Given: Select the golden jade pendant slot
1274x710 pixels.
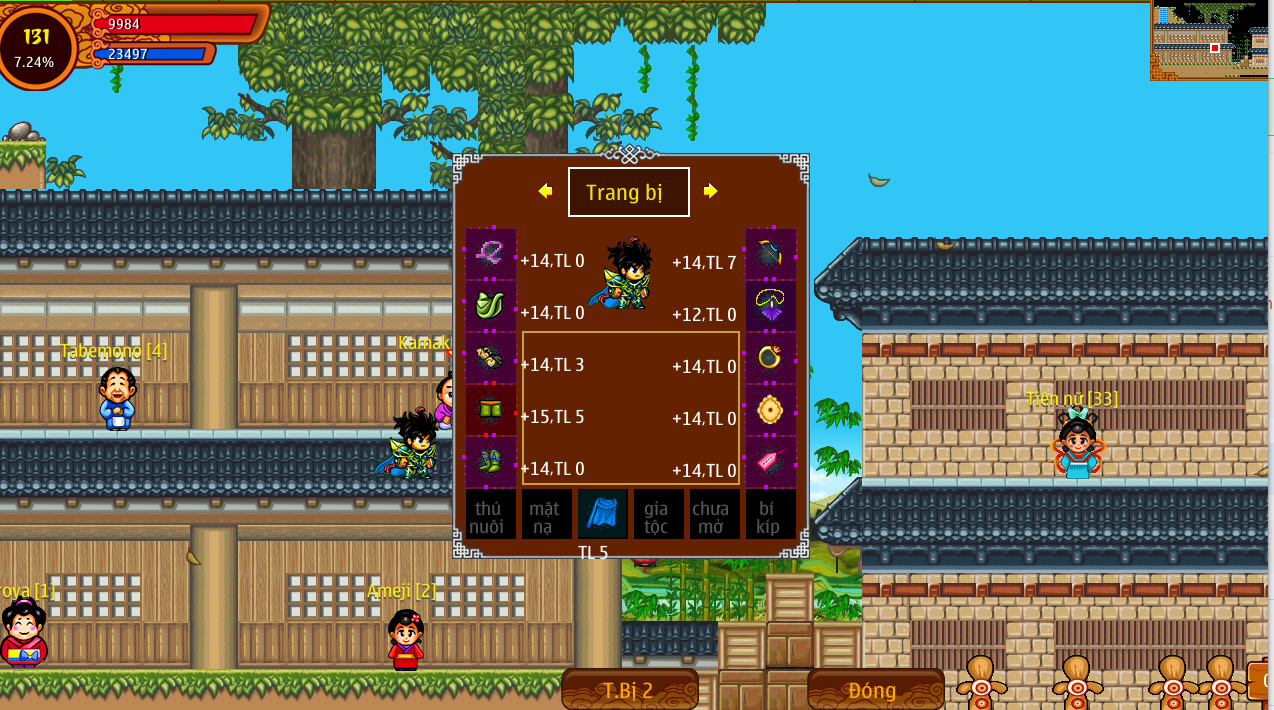Looking at the screenshot, I should [x=771, y=410].
